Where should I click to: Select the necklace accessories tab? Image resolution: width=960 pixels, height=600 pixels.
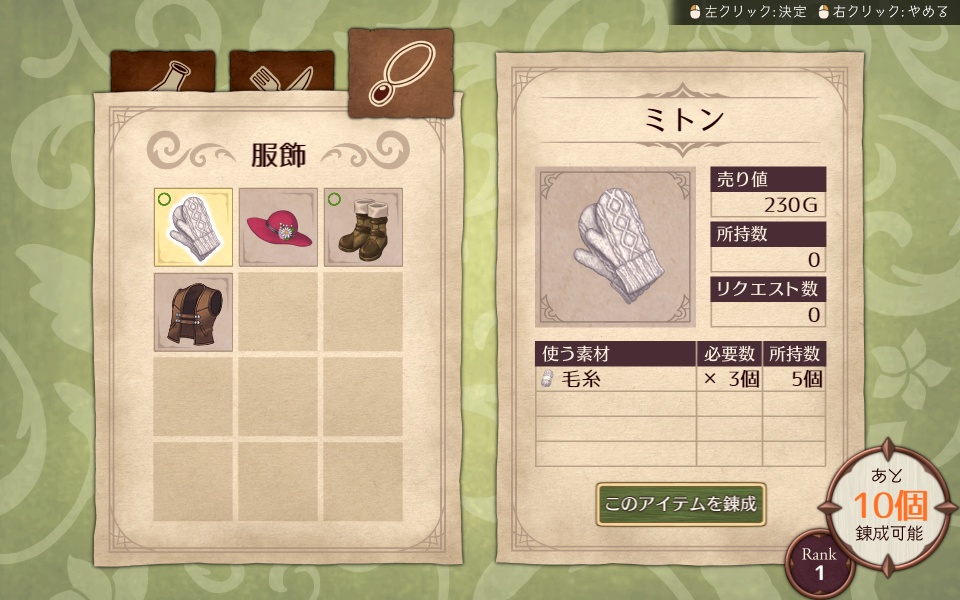coord(400,72)
